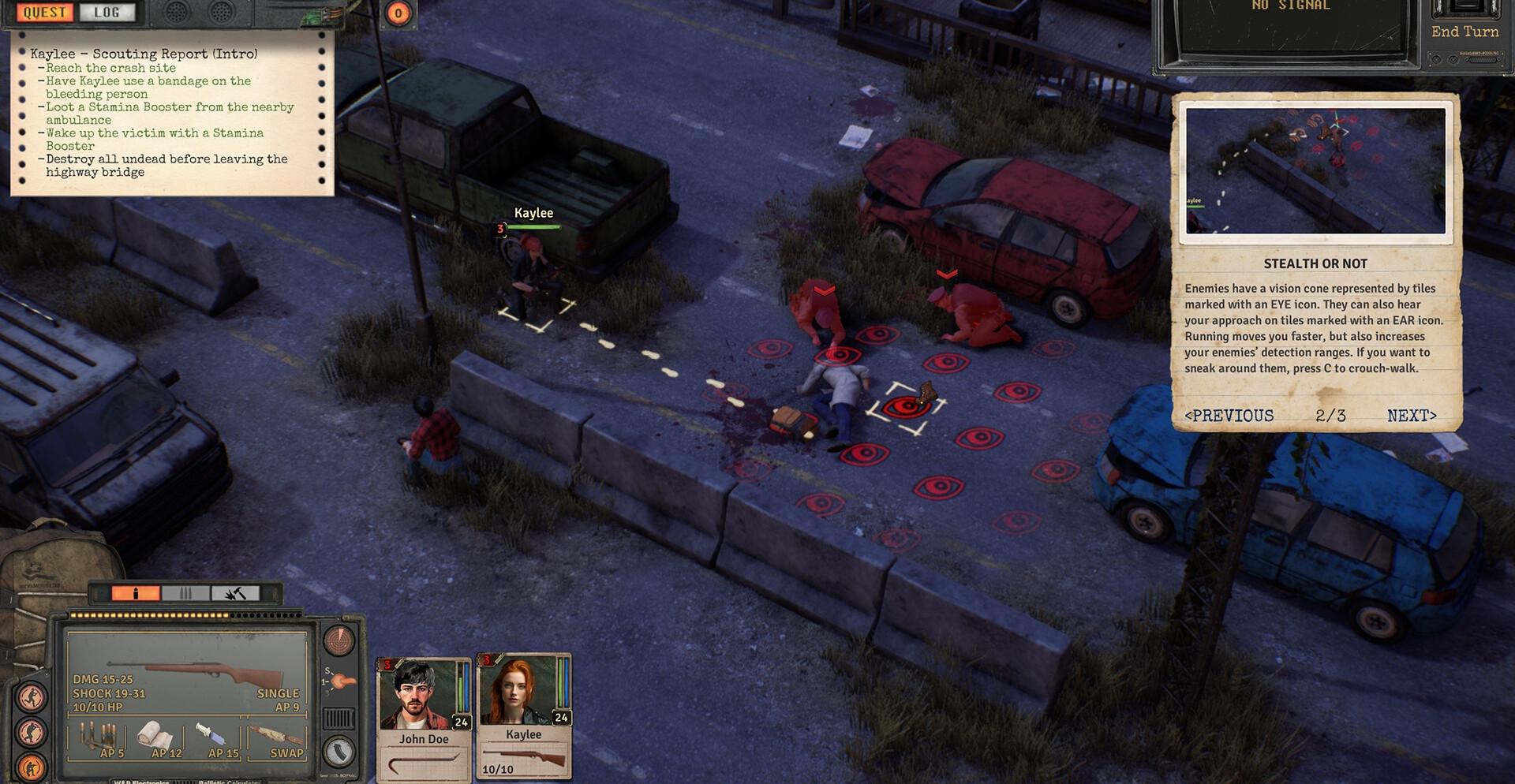Open the LOG tab
The width and height of the screenshot is (1515, 784).
point(107,13)
